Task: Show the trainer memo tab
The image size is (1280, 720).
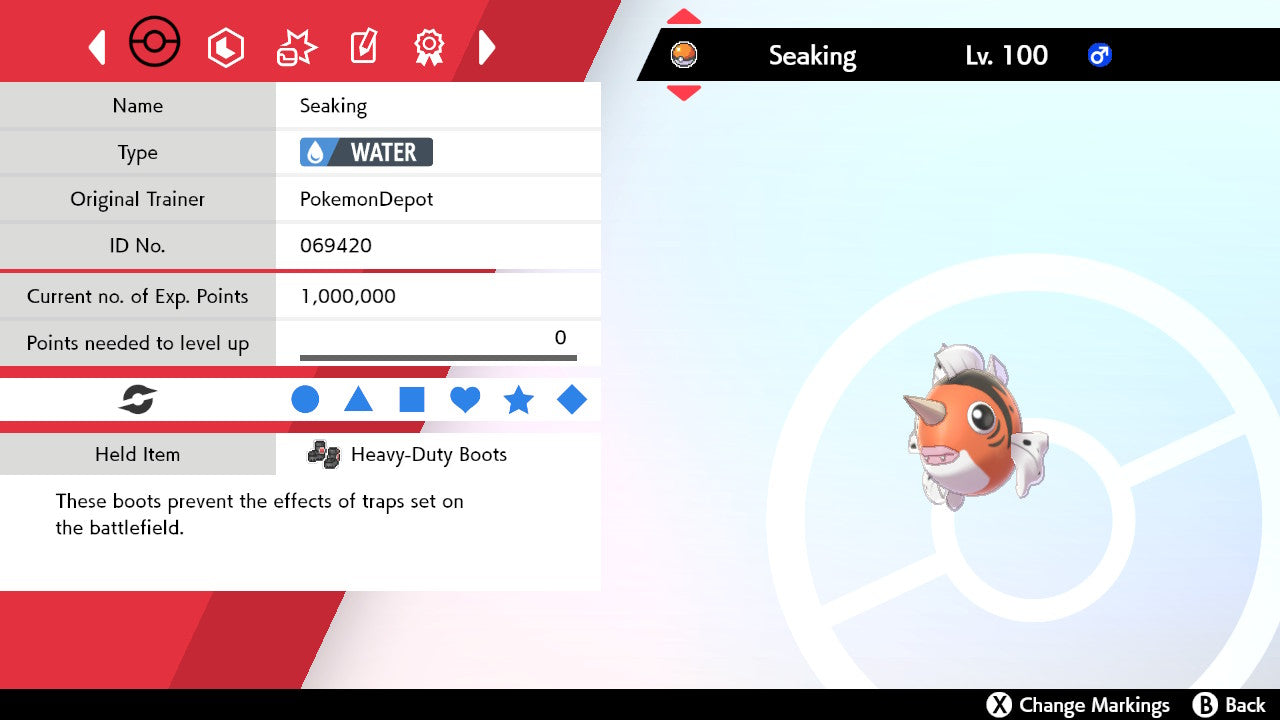Action: point(363,47)
